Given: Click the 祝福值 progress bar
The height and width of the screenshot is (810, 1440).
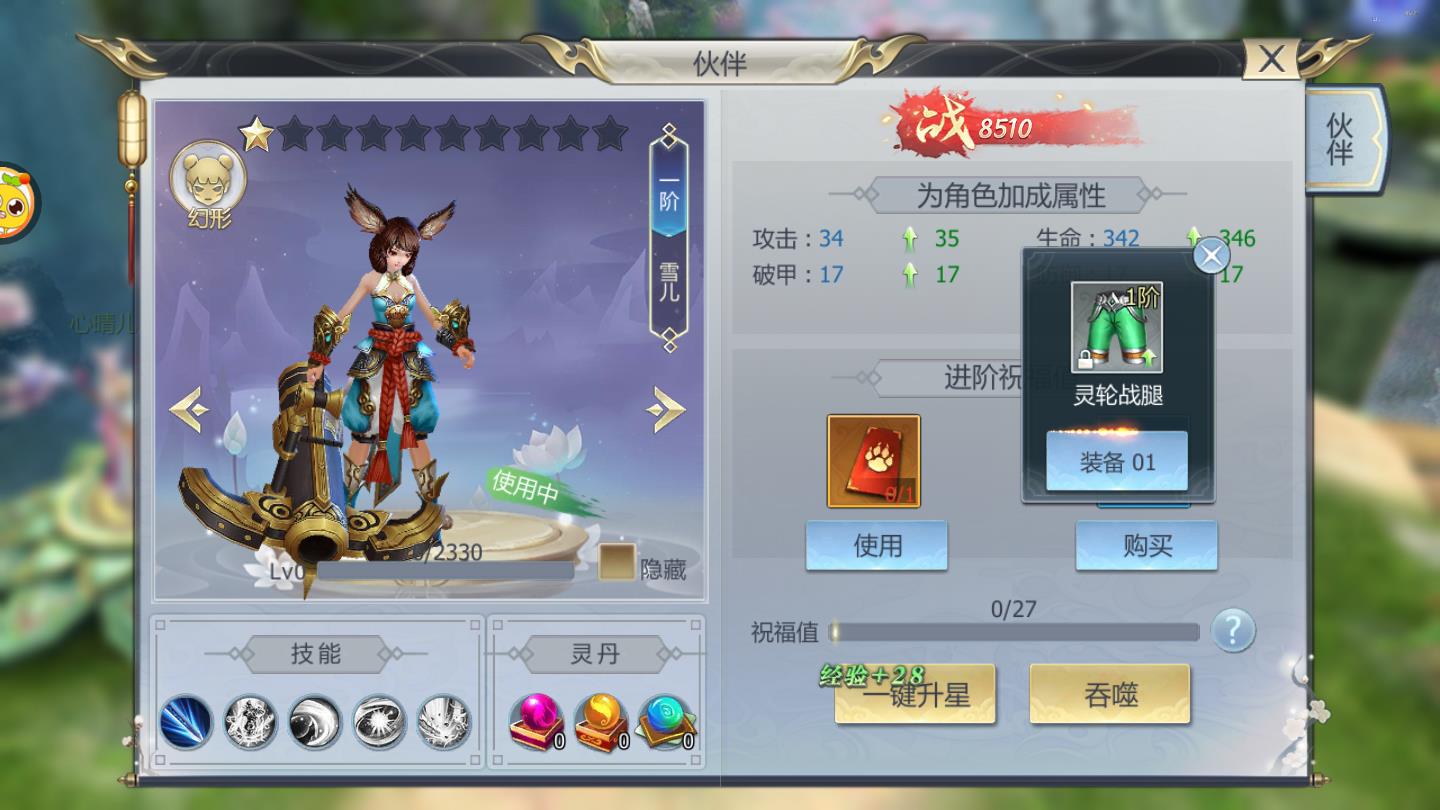Looking at the screenshot, I should coord(1015,632).
